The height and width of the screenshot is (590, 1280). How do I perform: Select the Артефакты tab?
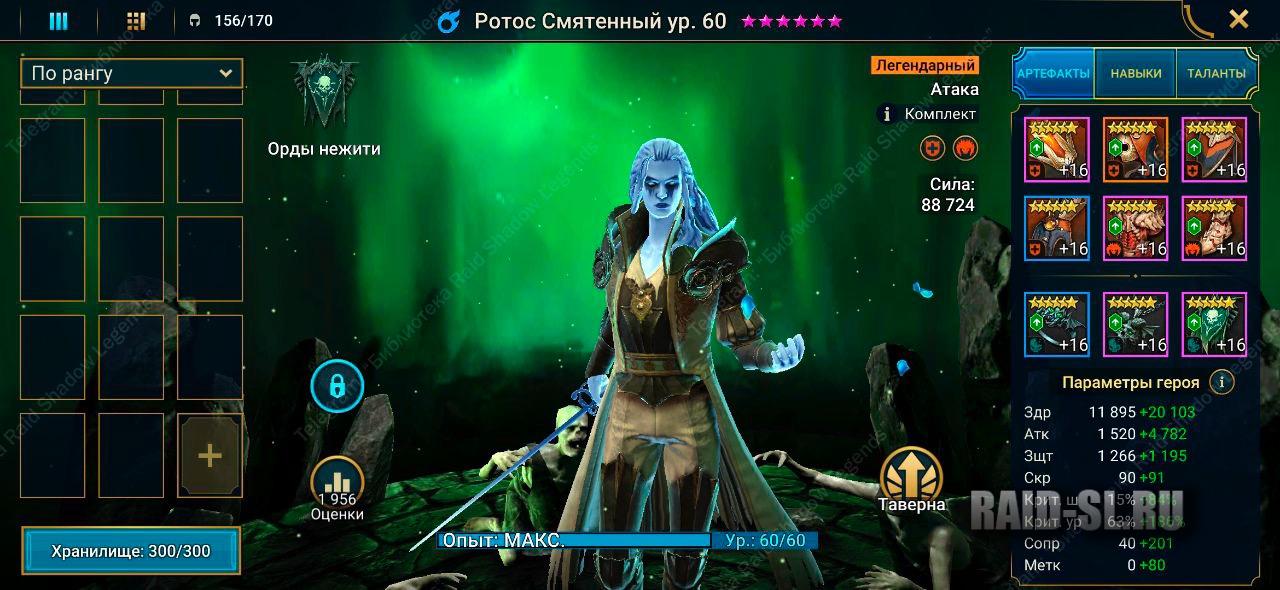(1053, 73)
